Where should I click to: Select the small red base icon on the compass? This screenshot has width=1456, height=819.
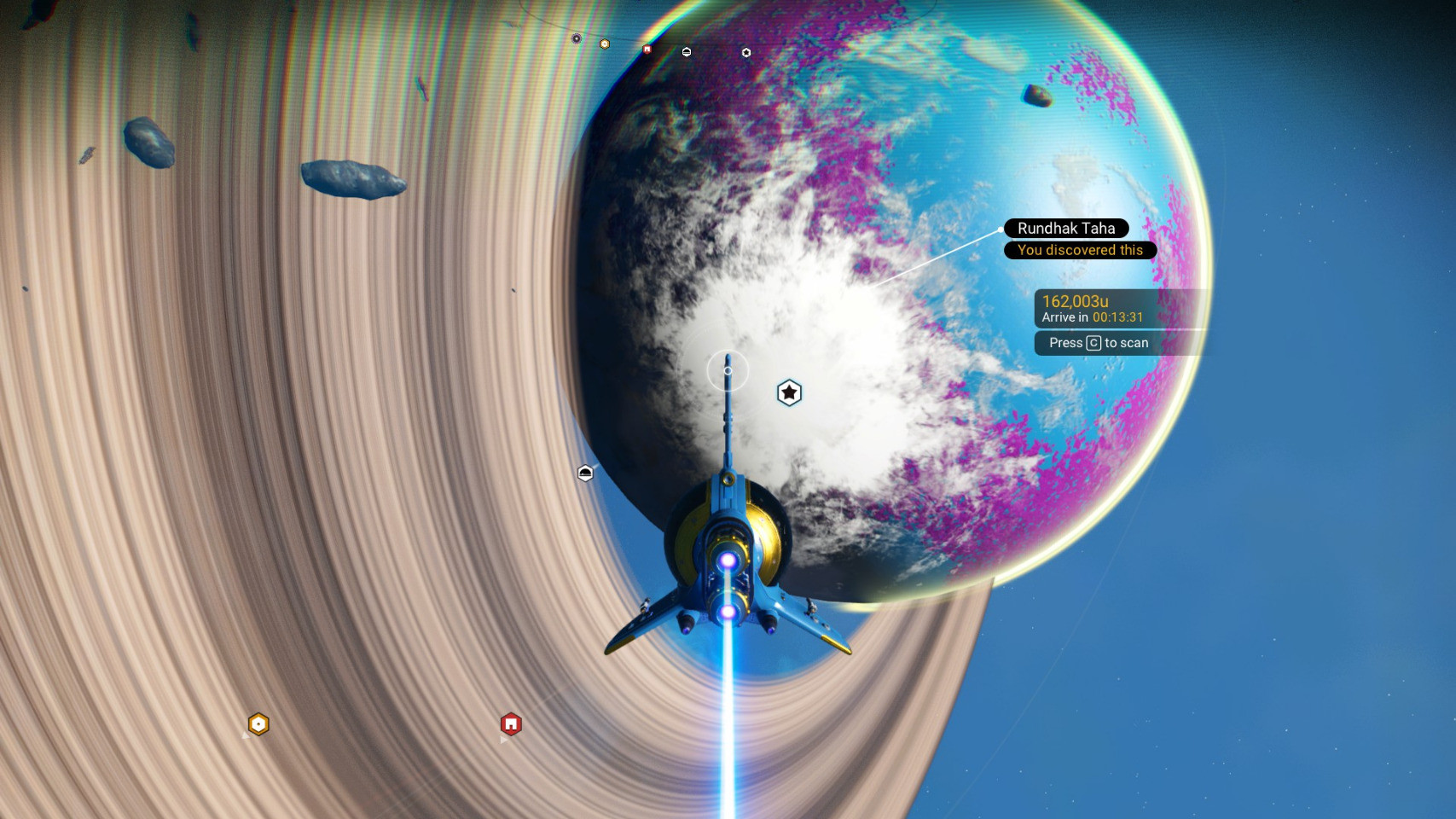click(647, 49)
